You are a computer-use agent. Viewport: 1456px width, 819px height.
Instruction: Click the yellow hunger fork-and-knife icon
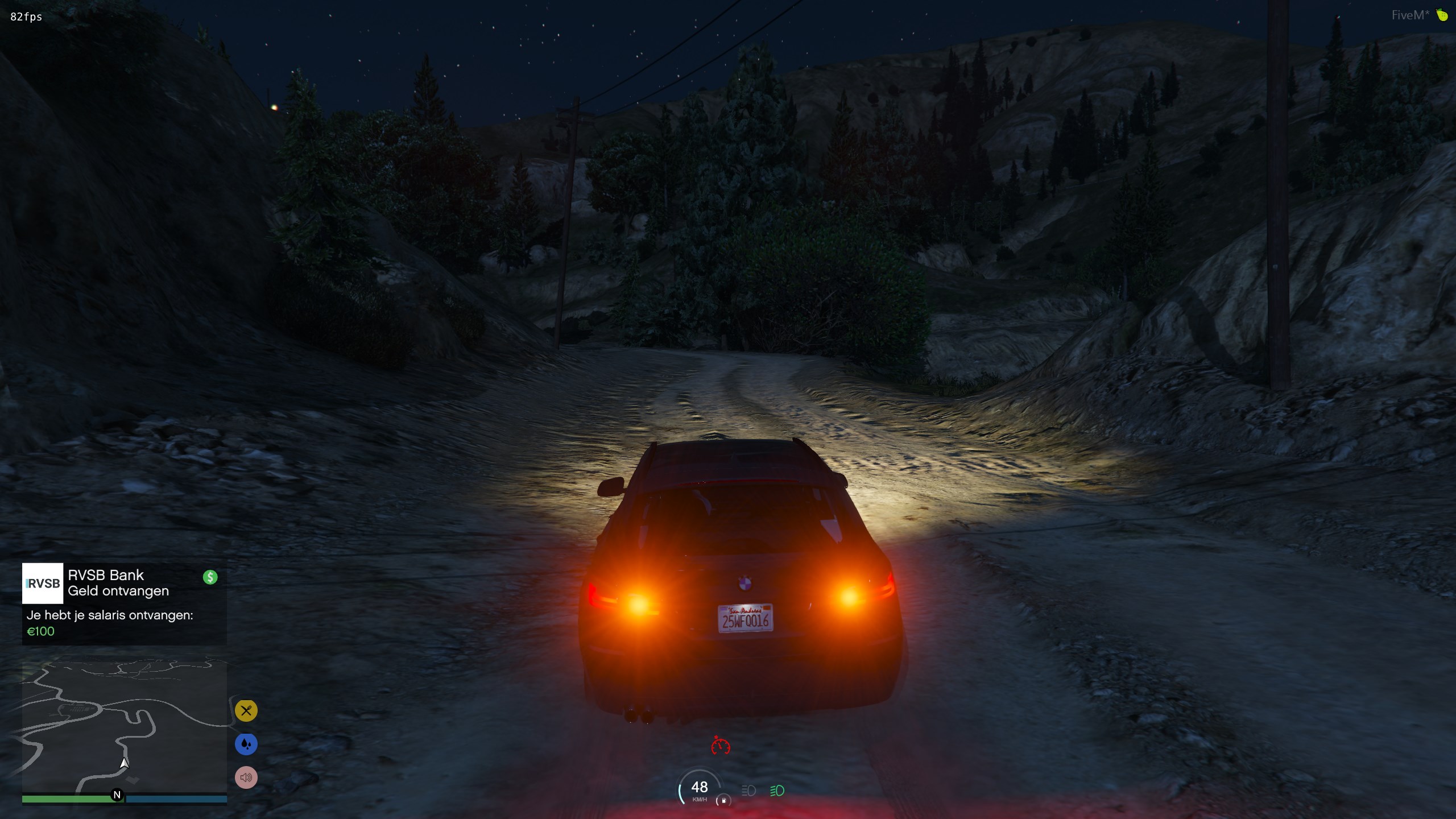(x=246, y=710)
